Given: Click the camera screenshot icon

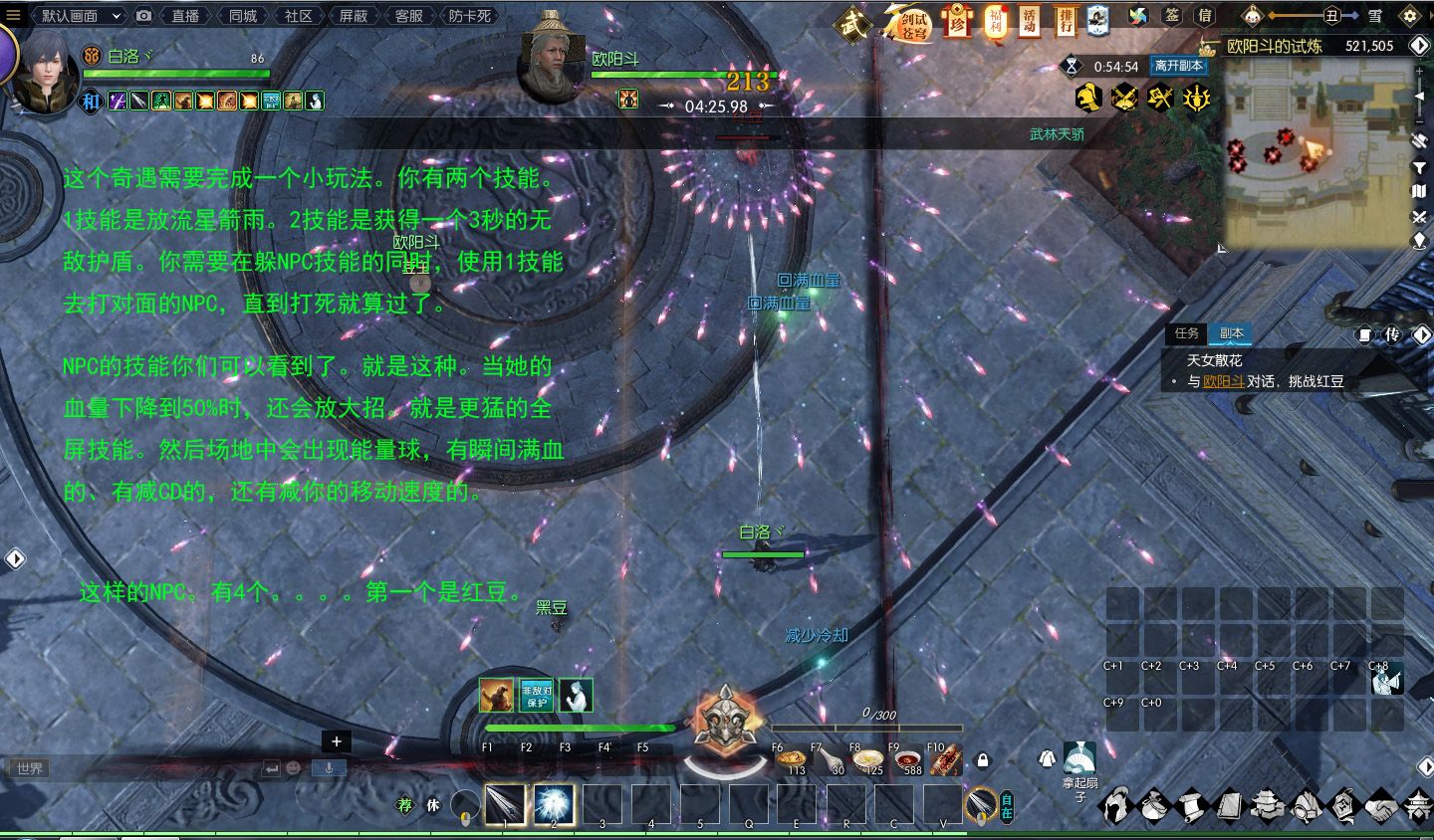Looking at the screenshot, I should [144, 16].
